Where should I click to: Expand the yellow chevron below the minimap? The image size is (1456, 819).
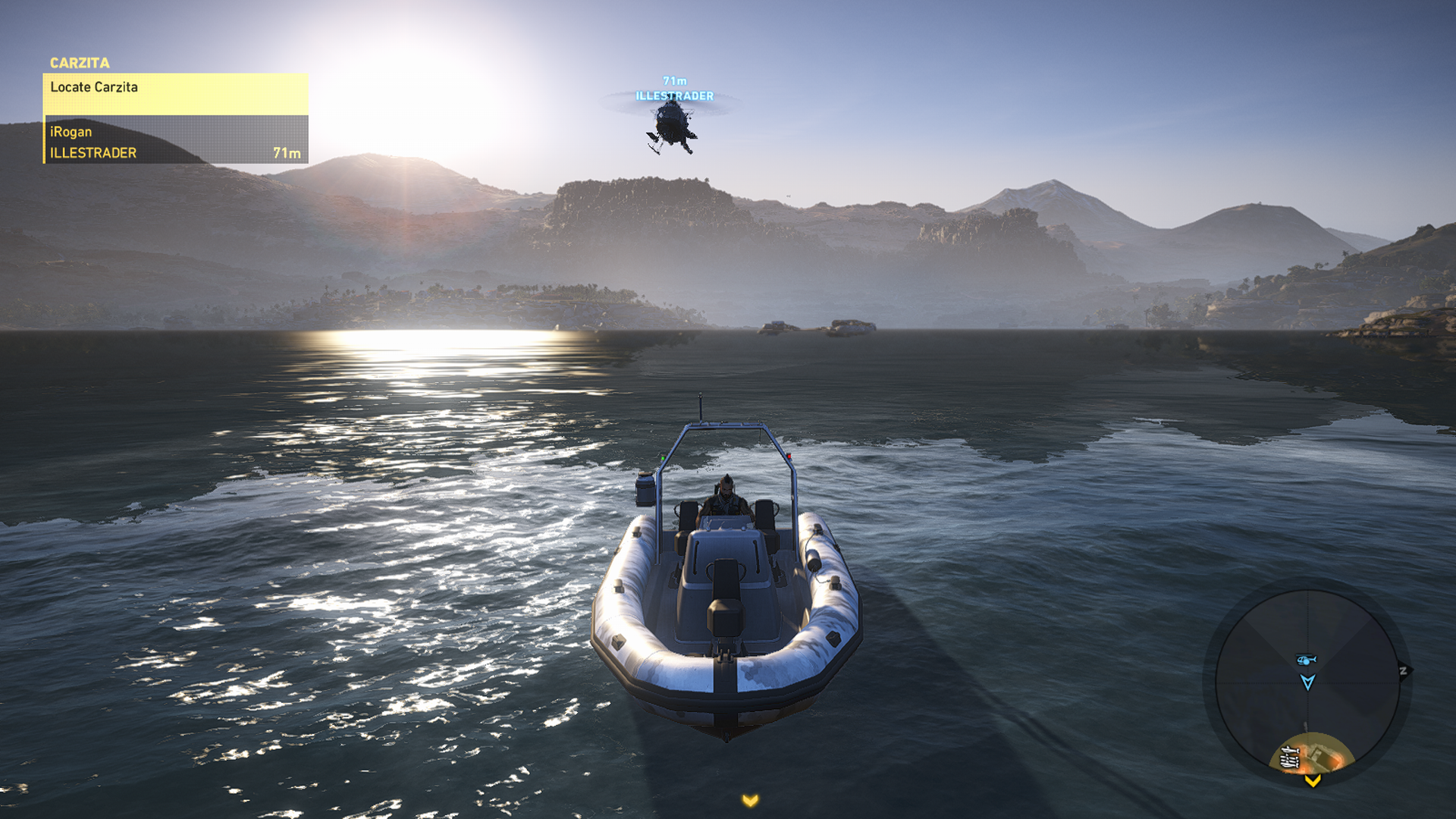[1312, 782]
